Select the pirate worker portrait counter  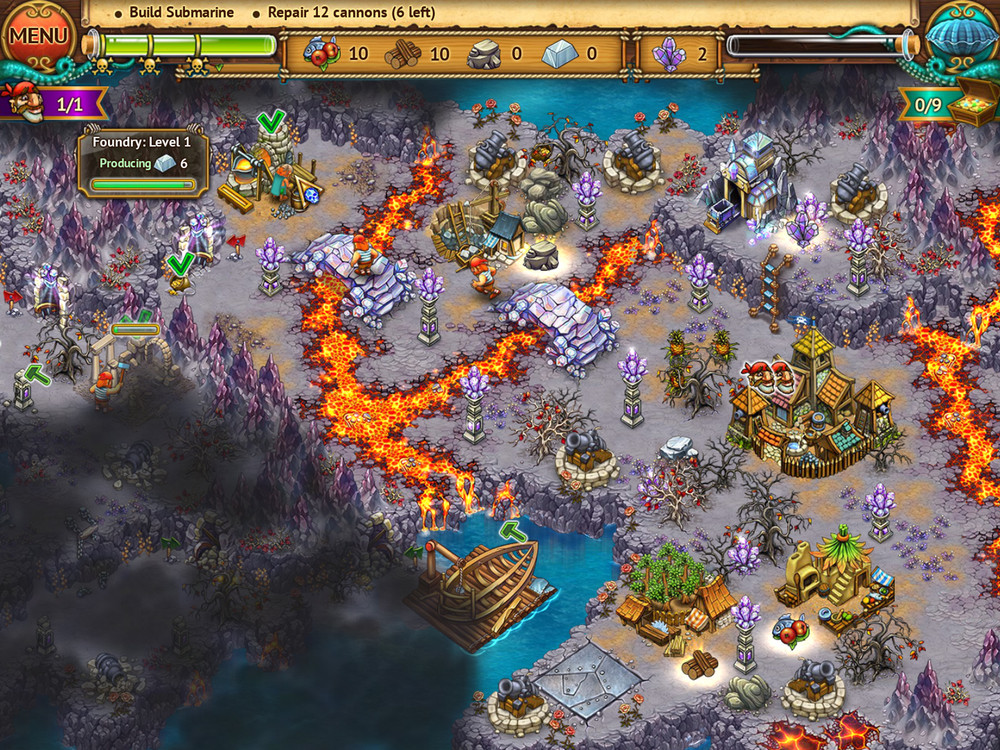[x=20, y=102]
